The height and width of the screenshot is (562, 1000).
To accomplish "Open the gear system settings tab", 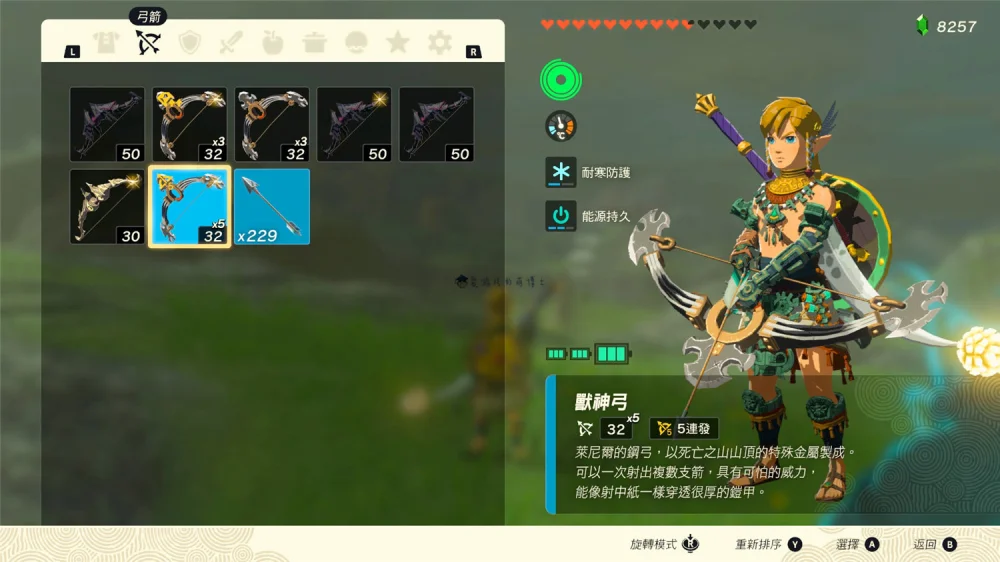I will click(439, 43).
